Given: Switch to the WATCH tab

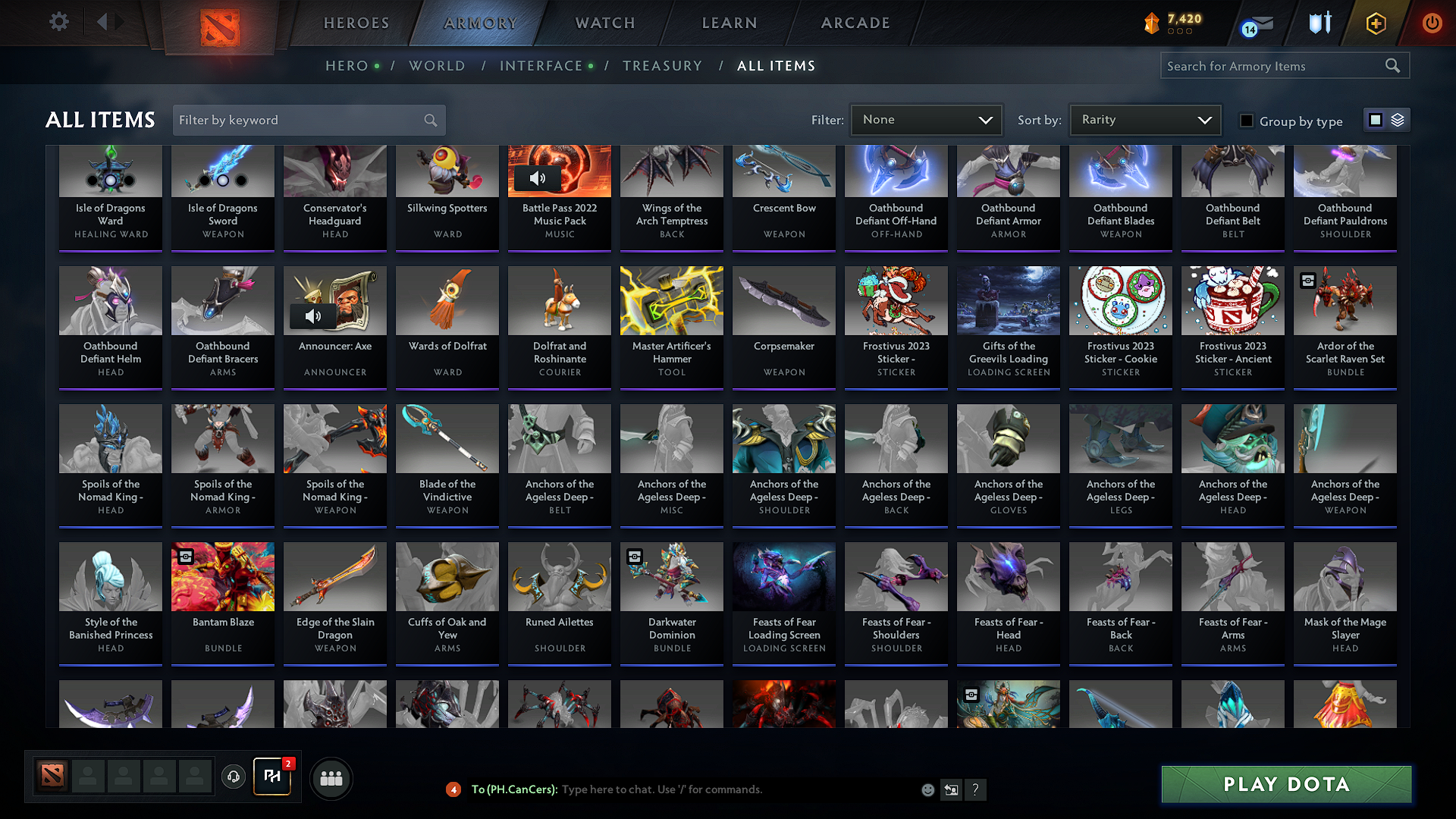Looking at the screenshot, I should coord(604,23).
